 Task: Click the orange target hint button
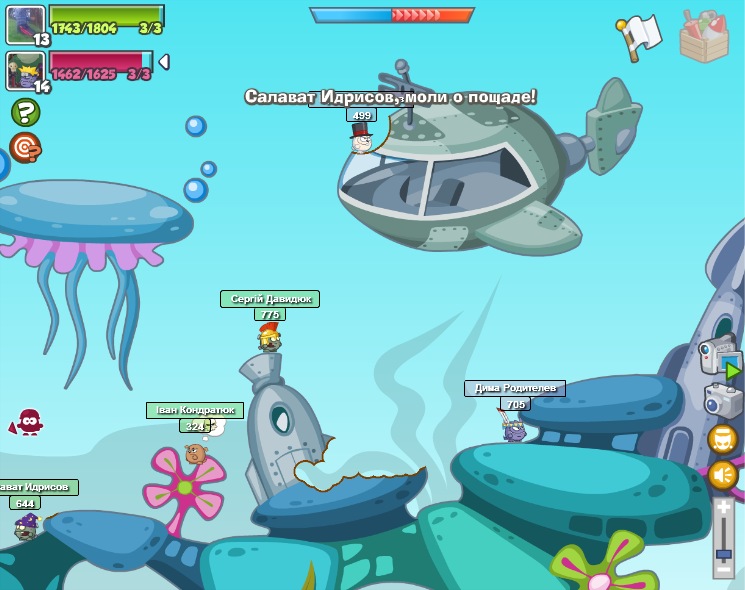(x=25, y=147)
